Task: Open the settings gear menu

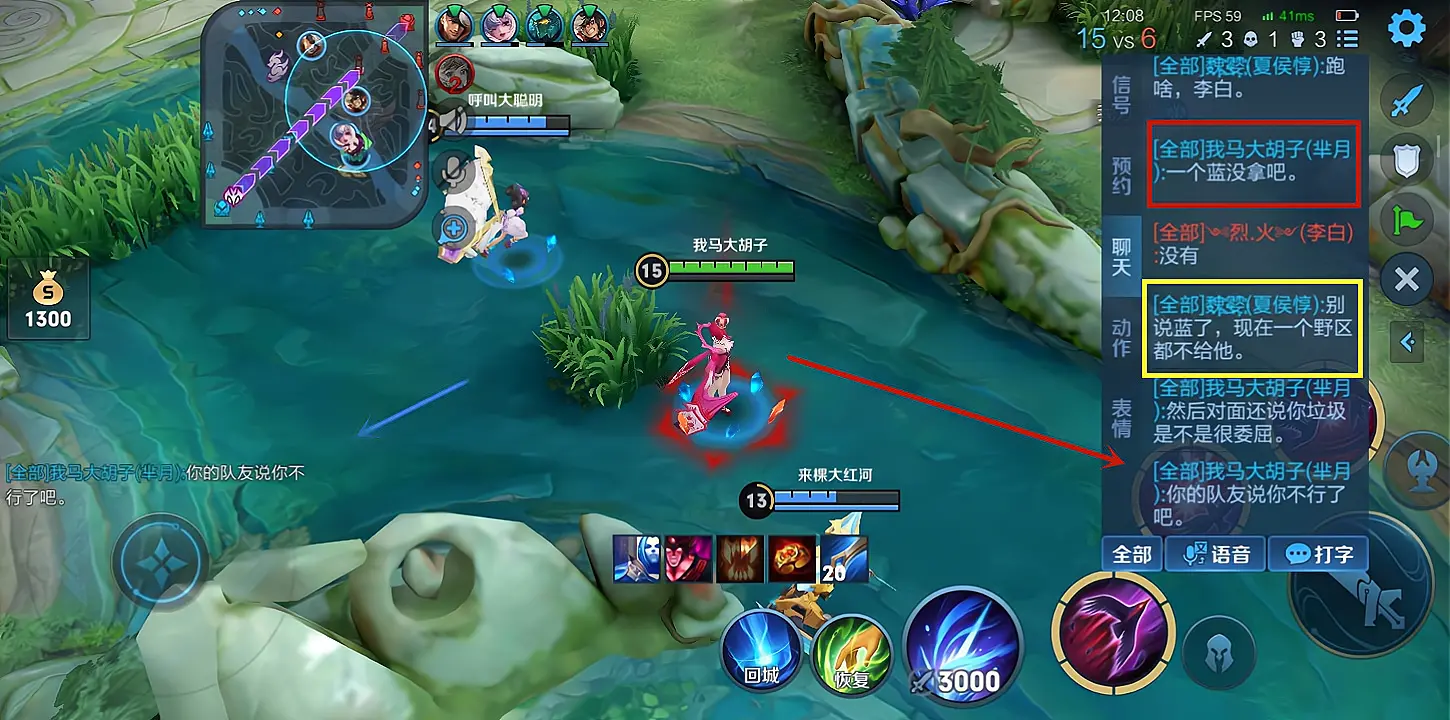Action: tap(1407, 28)
